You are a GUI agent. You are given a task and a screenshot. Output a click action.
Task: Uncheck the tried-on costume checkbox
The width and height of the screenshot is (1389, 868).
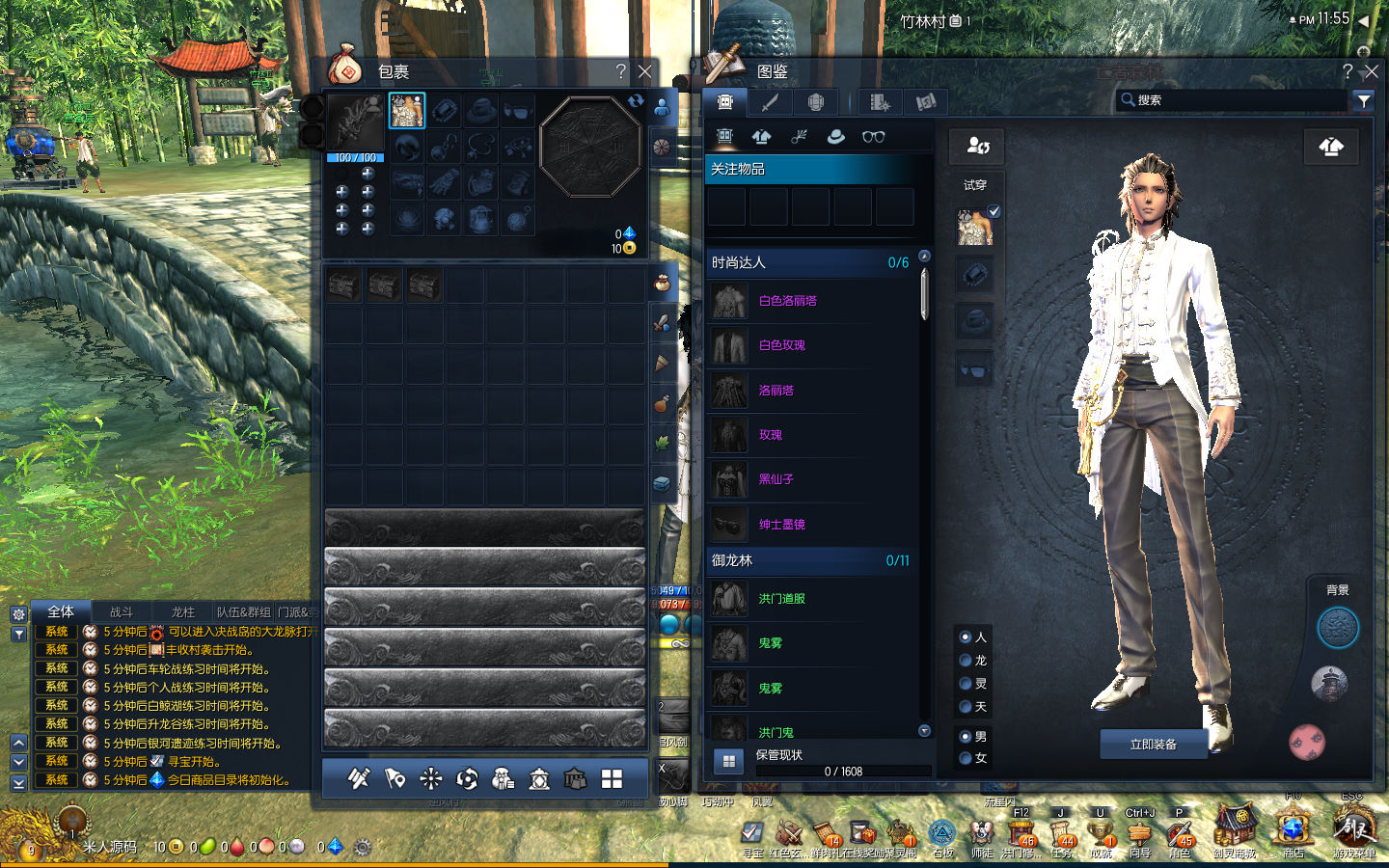(994, 211)
